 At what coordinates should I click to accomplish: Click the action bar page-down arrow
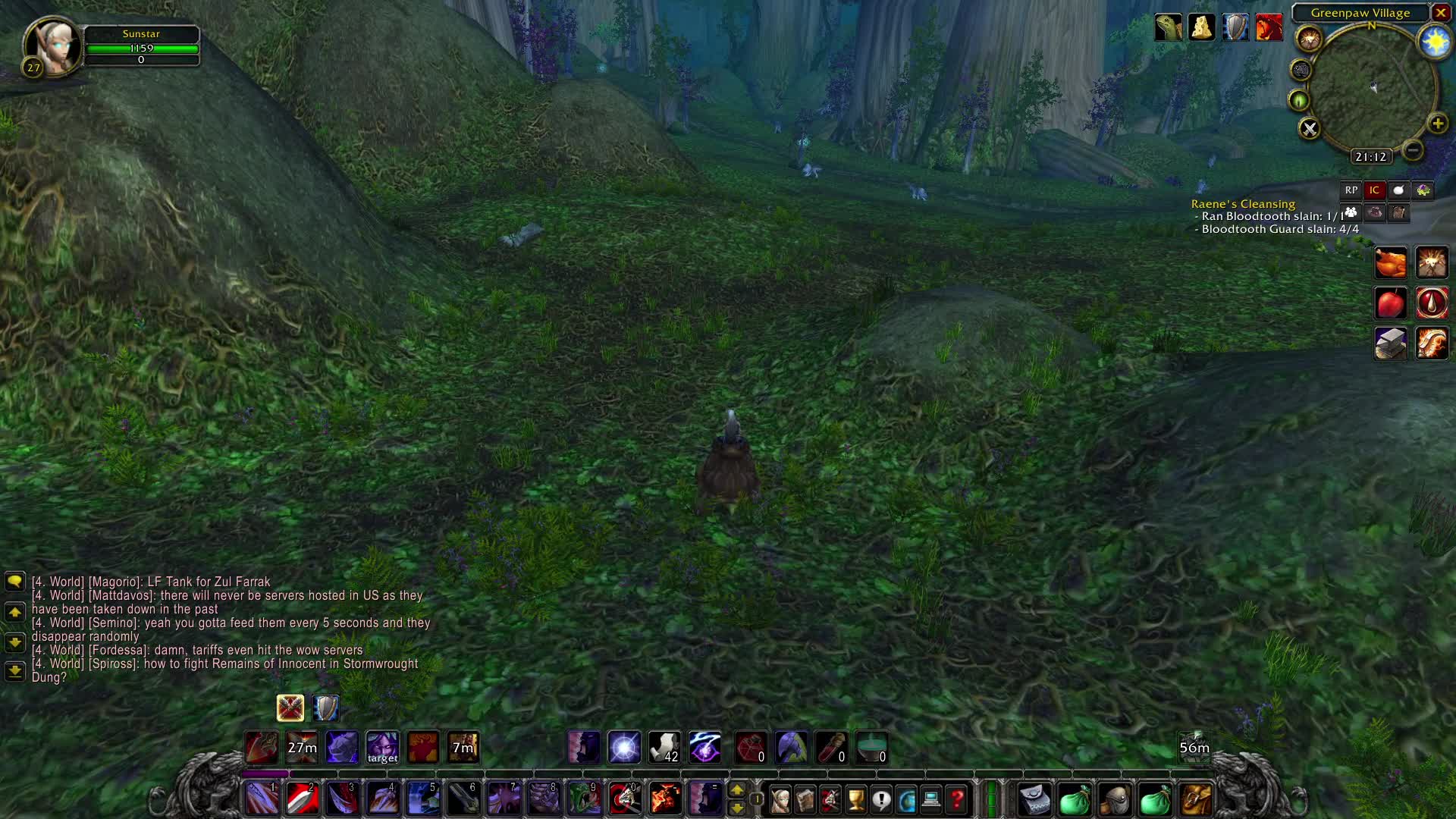pyautogui.click(x=738, y=808)
